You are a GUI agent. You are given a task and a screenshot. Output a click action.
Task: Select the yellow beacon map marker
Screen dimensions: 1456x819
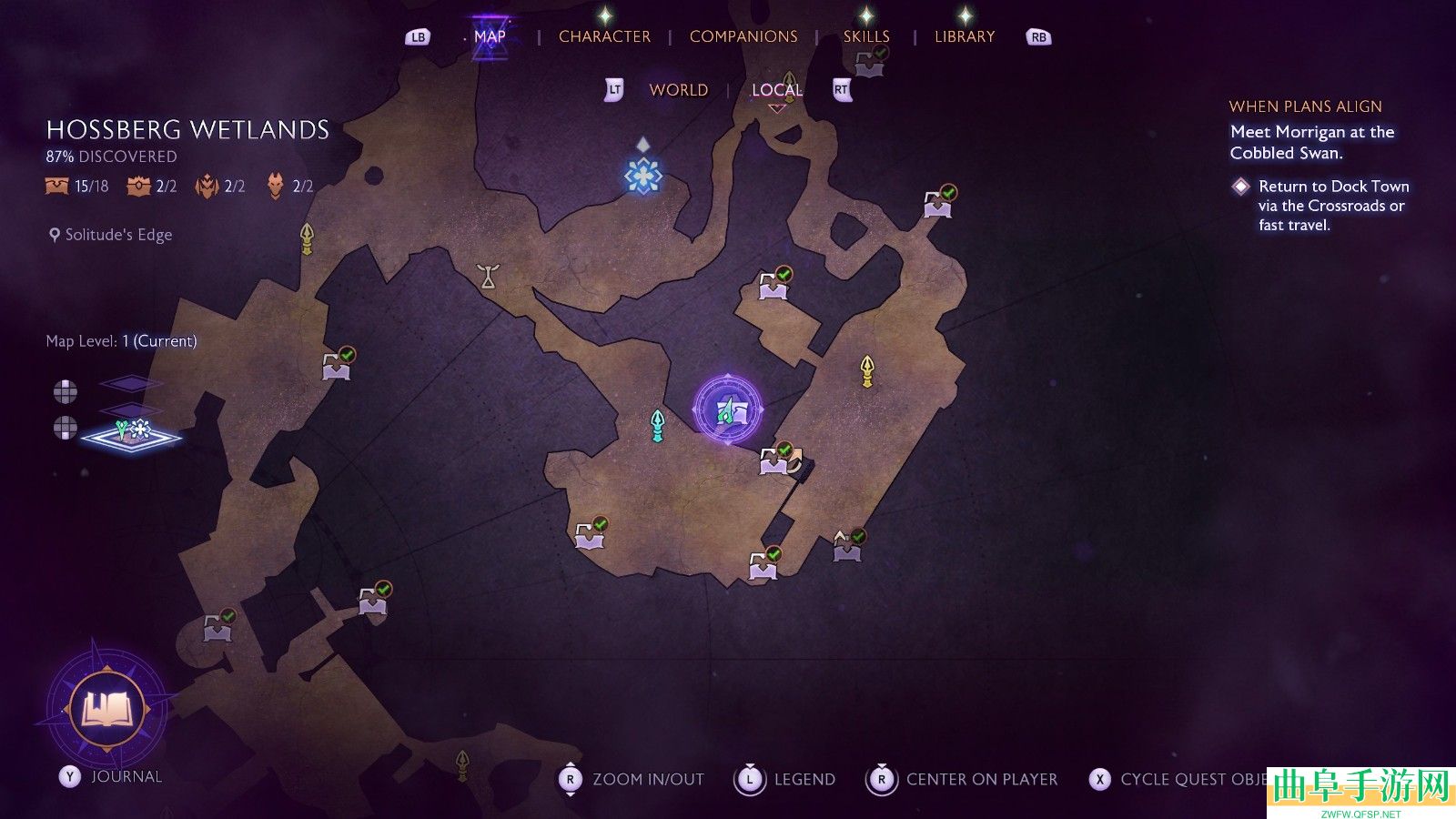(867, 370)
